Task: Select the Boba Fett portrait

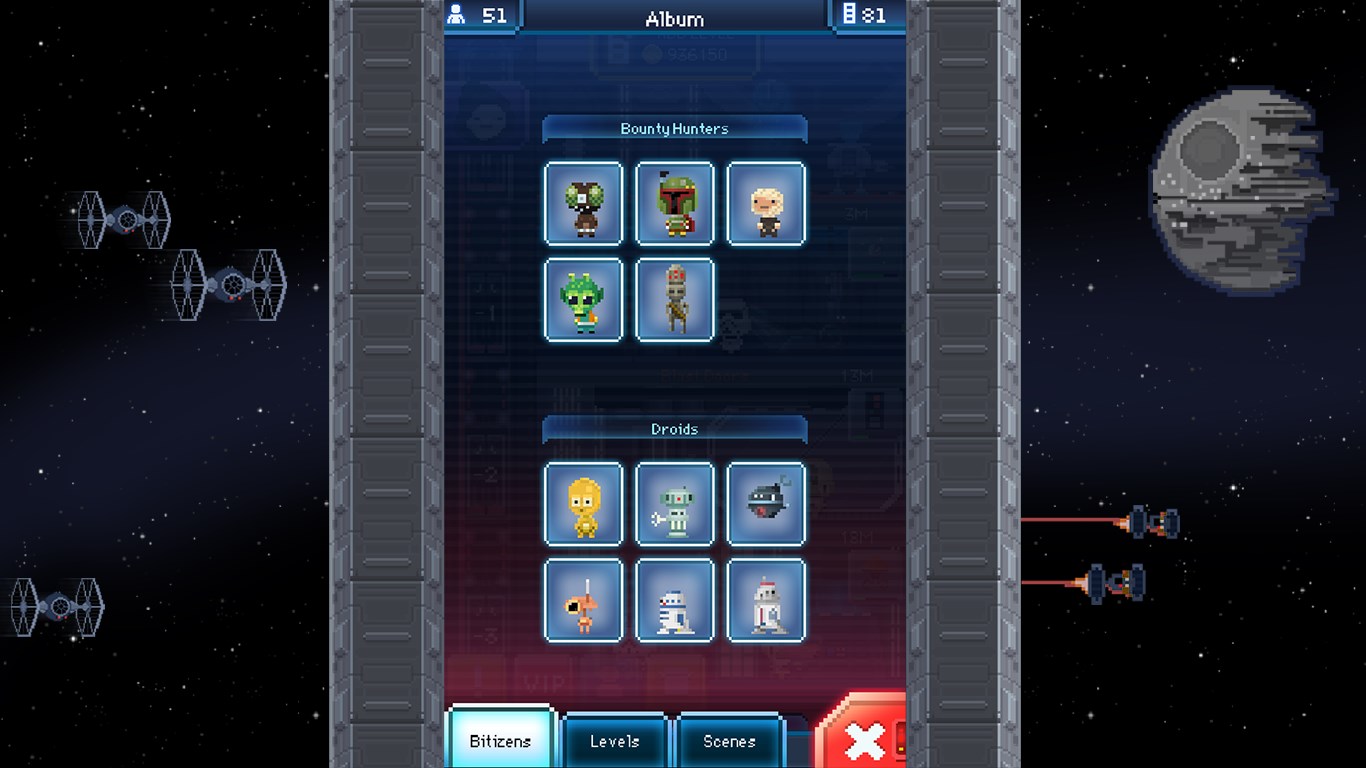Action: [x=675, y=203]
